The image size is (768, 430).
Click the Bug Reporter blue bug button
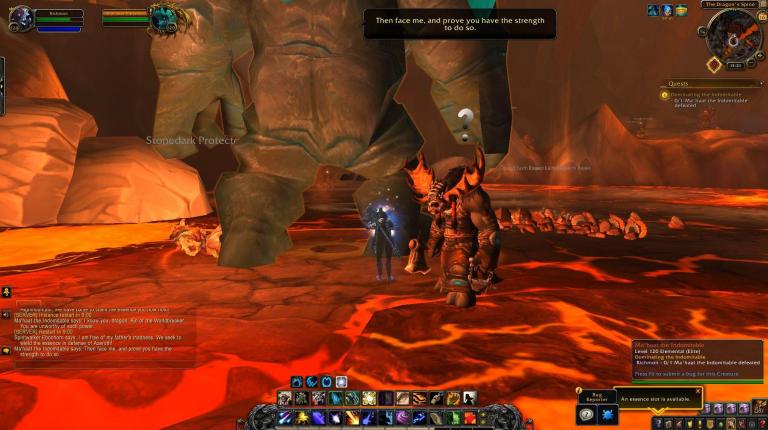click(x=609, y=414)
